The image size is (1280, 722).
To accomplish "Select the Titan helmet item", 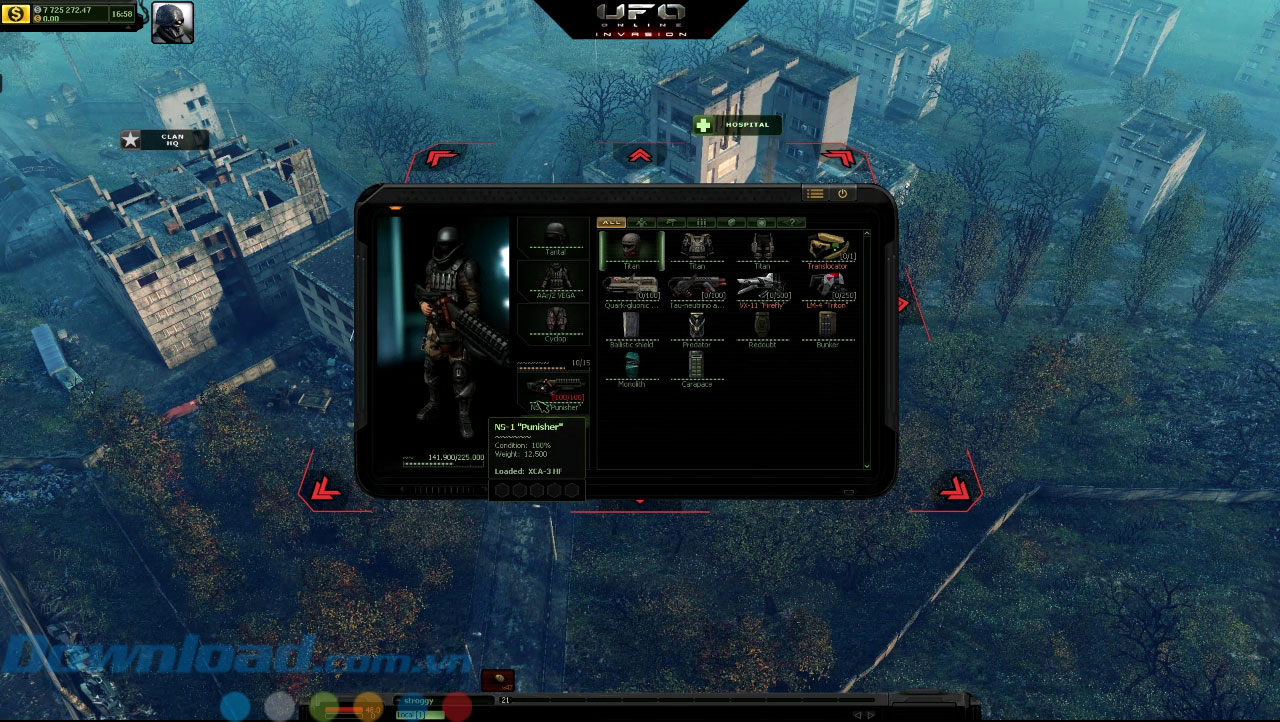I will [x=631, y=248].
